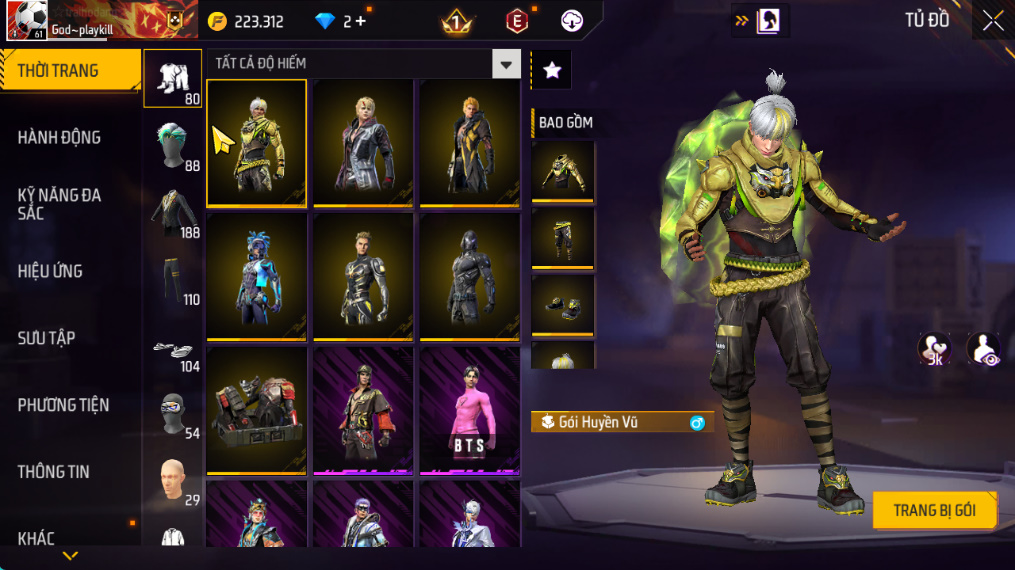Open the player profile avatar
The image size is (1015, 570).
coord(24,20)
